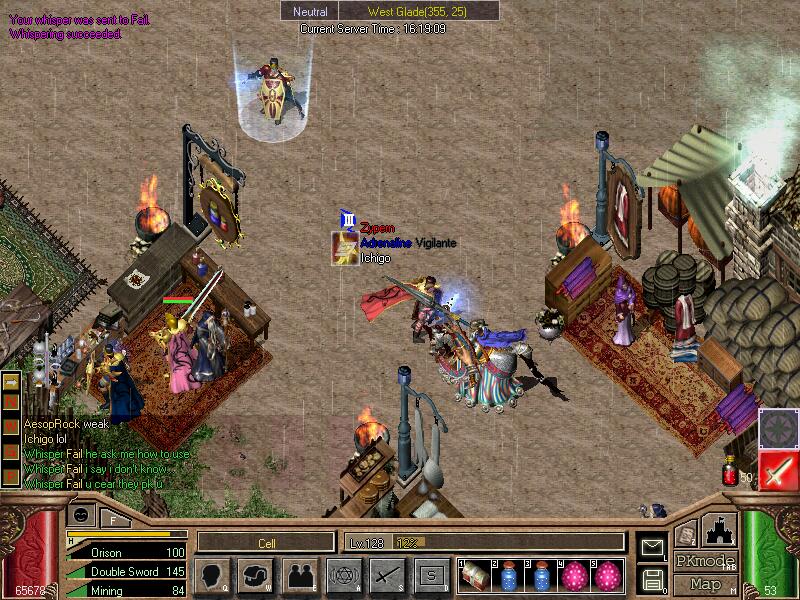
Task: Open the castle silhouette icon
Action: pyautogui.click(x=718, y=533)
